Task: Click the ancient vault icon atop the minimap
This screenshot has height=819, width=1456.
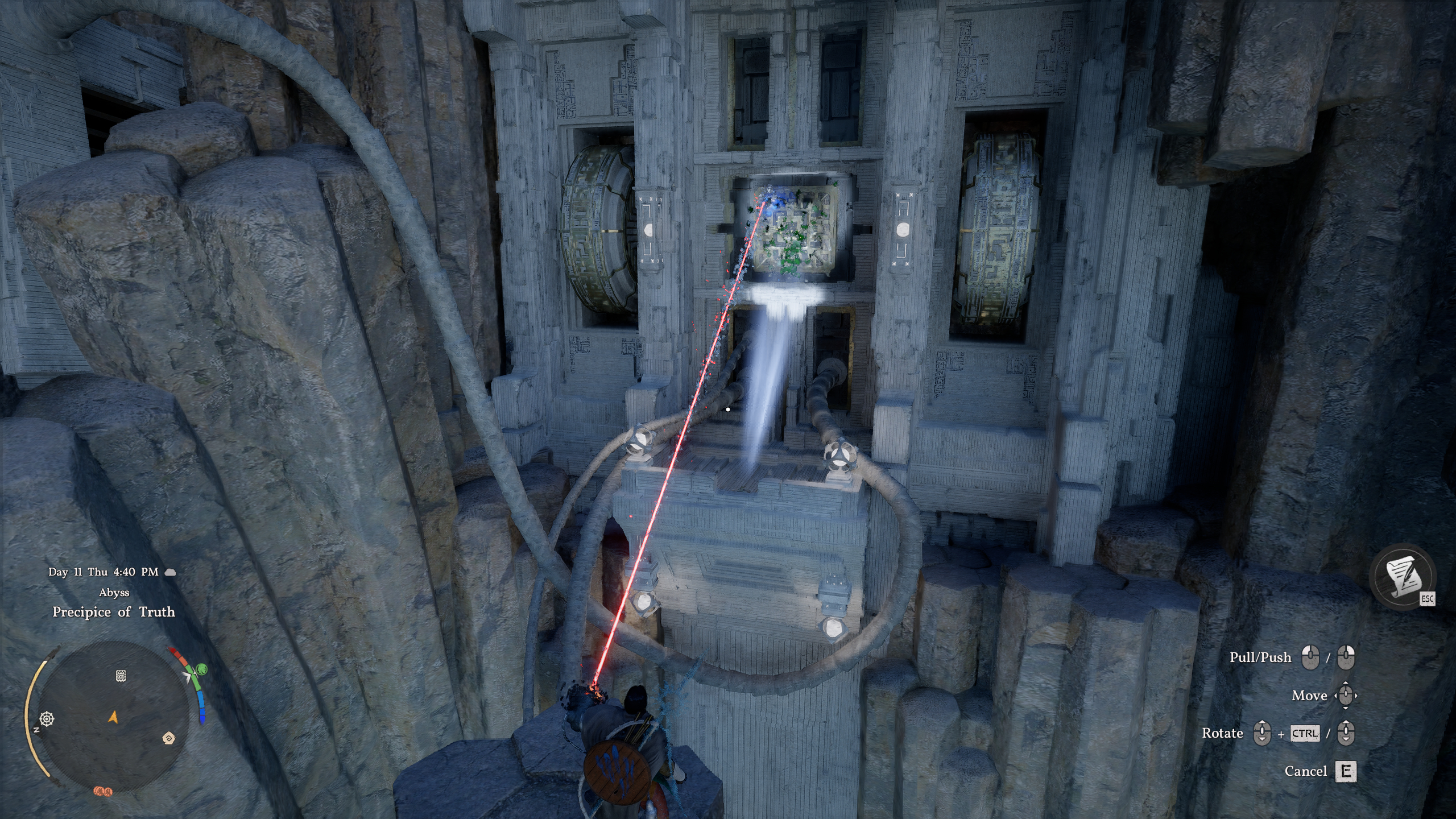Action: coord(121,676)
